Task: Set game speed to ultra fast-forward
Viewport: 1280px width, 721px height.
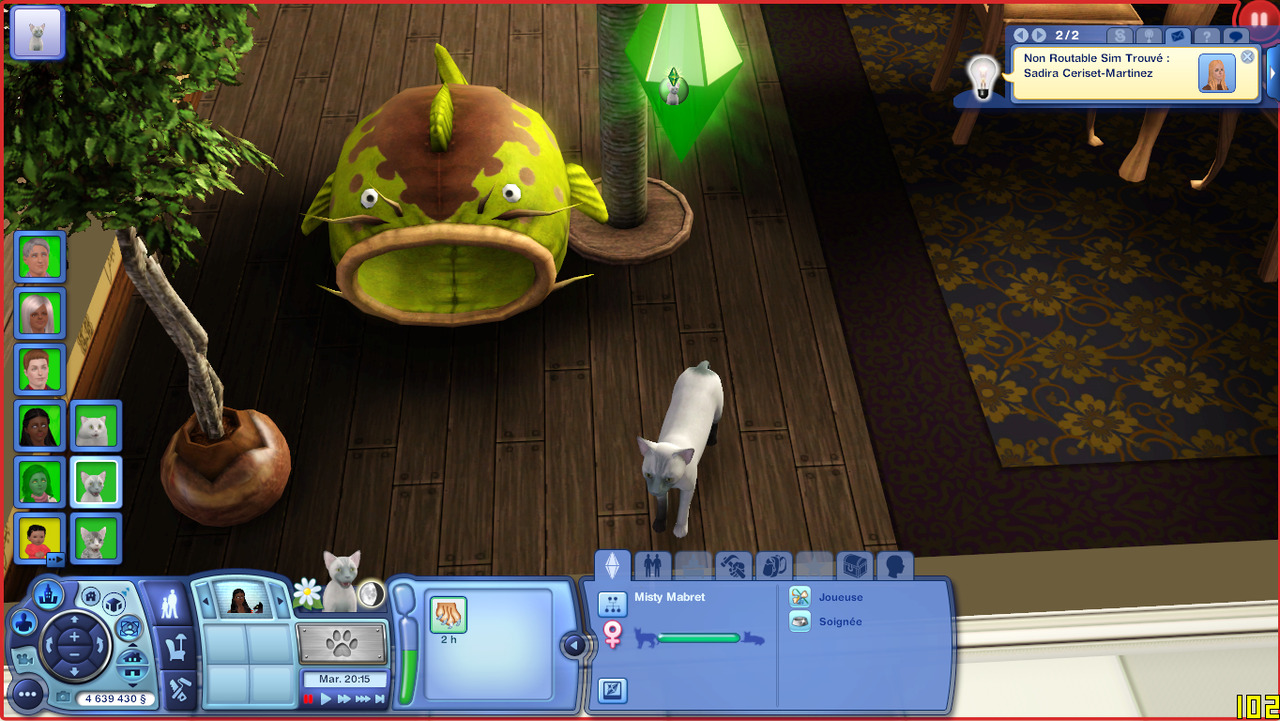Action: (362, 699)
